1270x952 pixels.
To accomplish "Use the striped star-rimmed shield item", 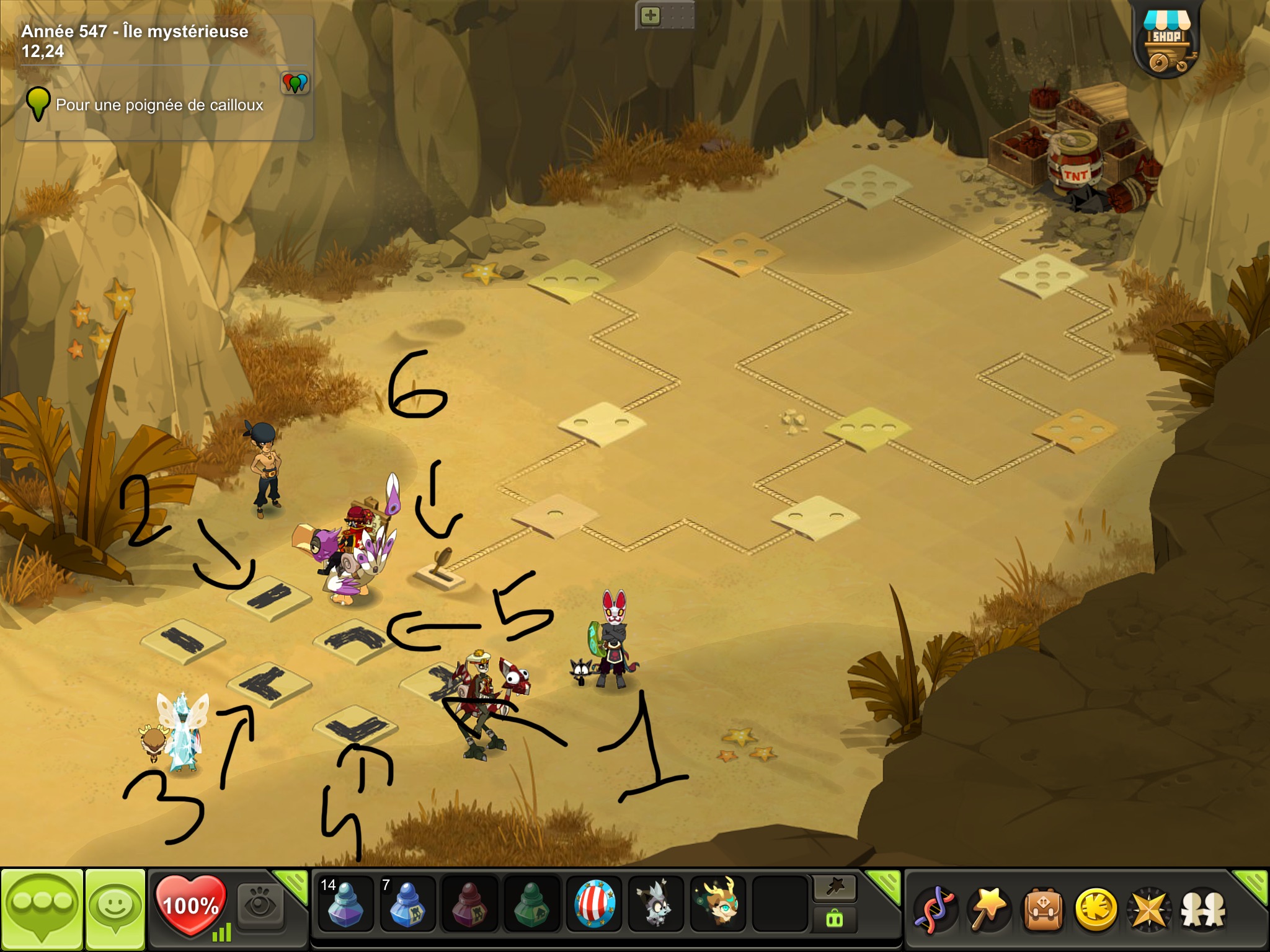I will pos(594,904).
